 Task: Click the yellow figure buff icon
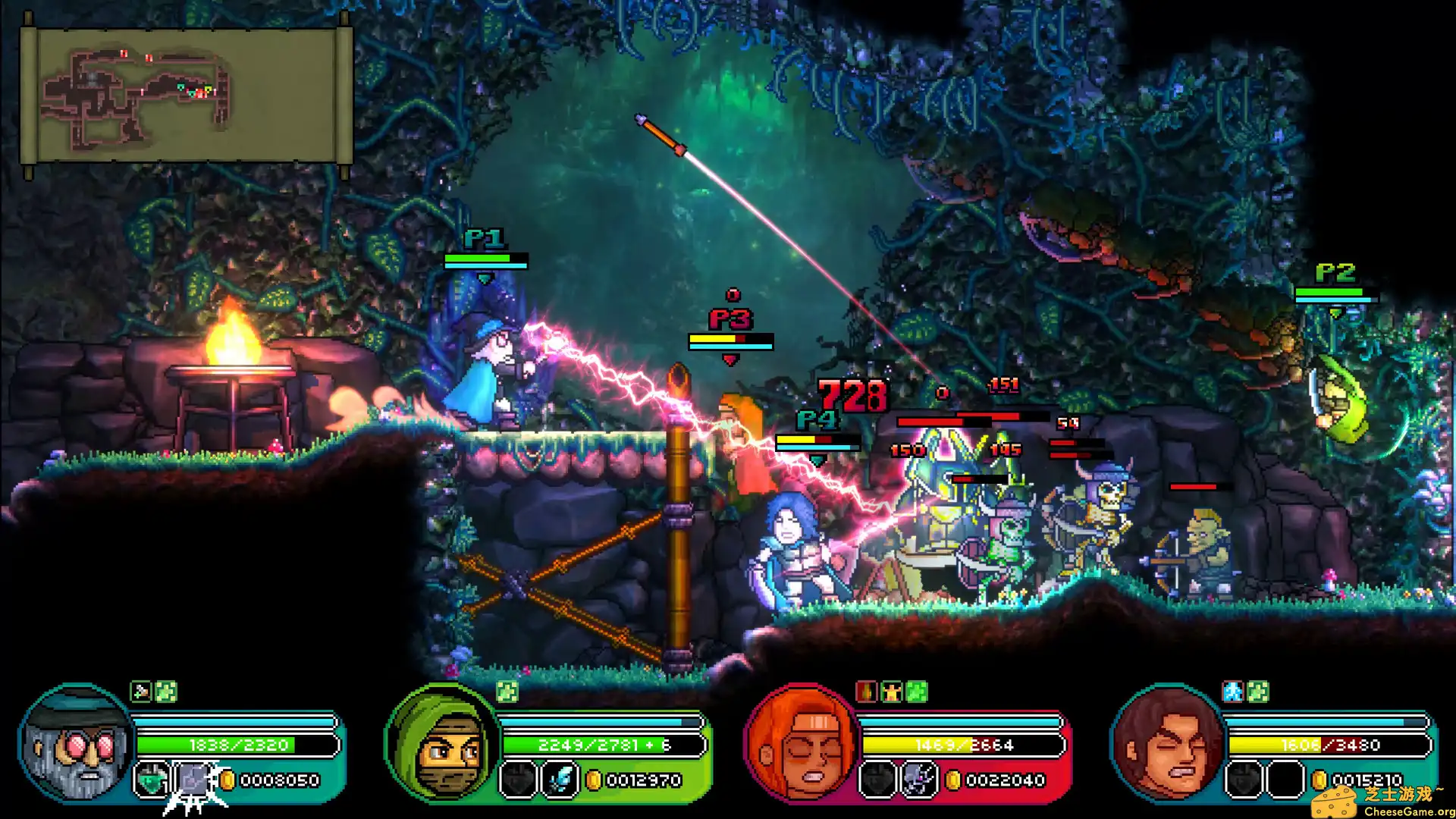[891, 692]
